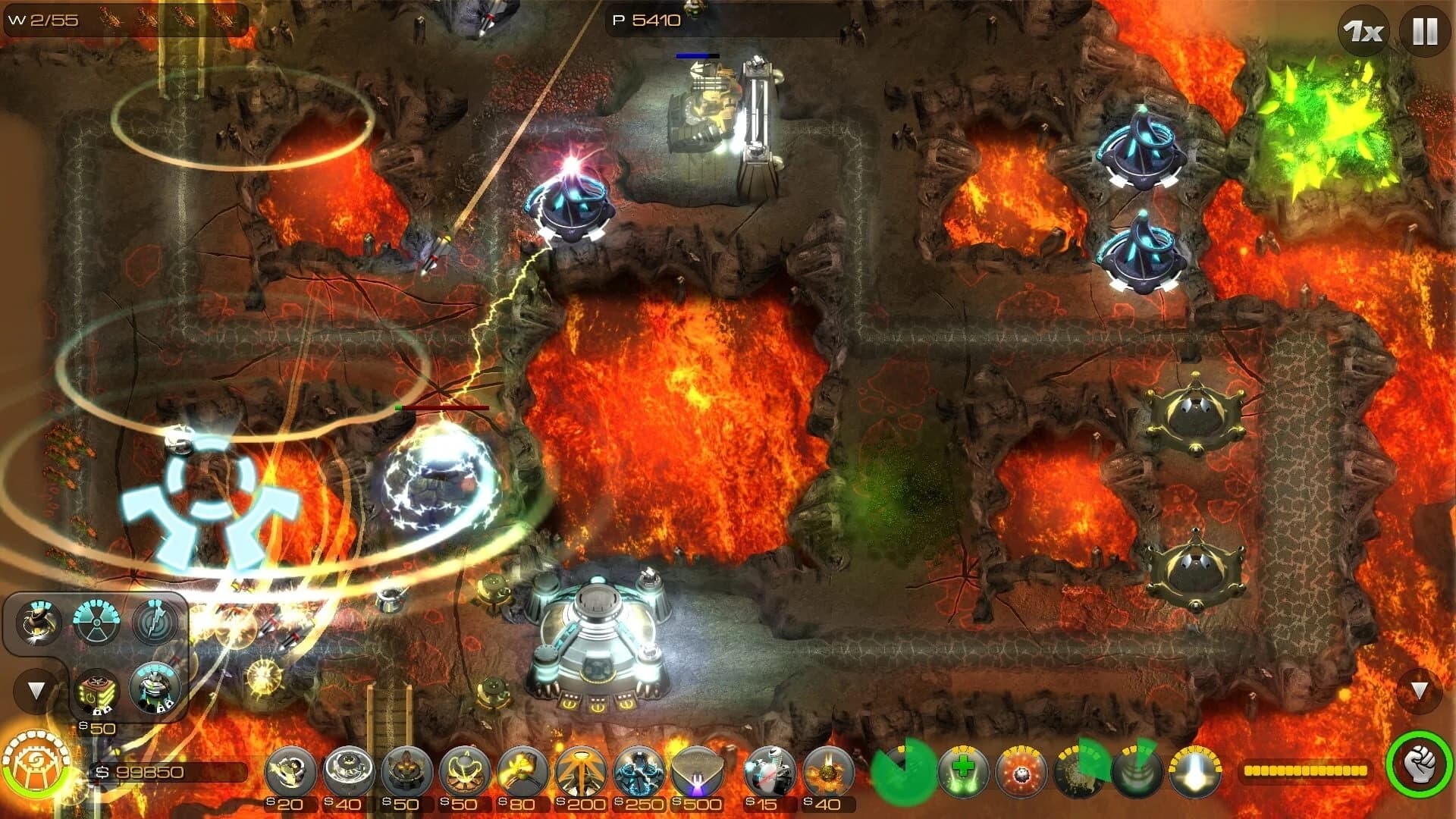Toggle game speed via the 1x button
1456x819 pixels.
pos(1363,30)
